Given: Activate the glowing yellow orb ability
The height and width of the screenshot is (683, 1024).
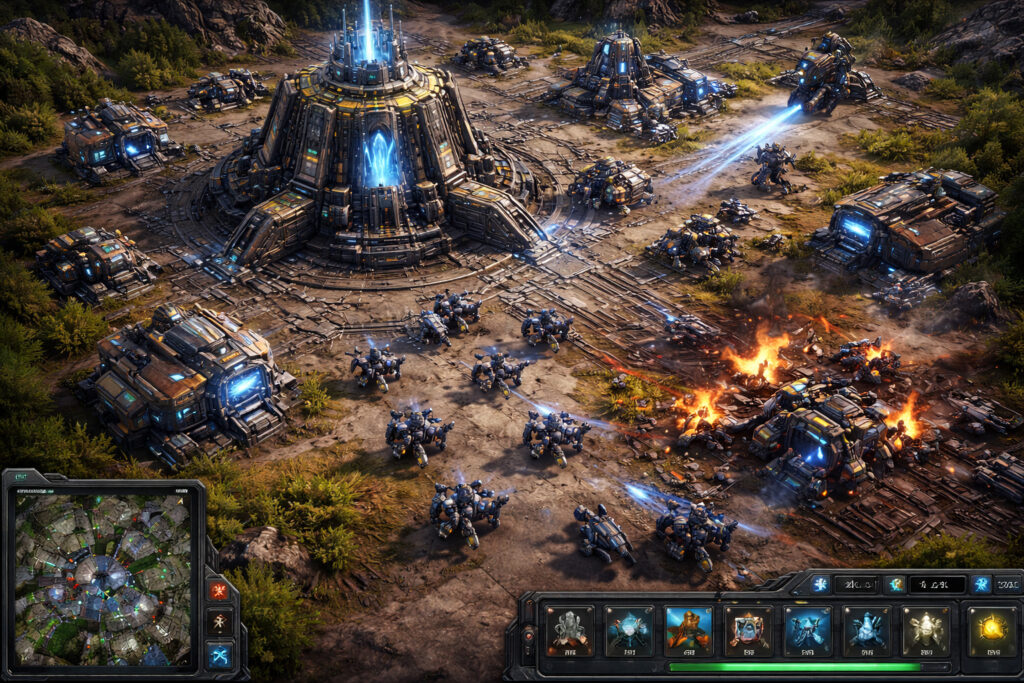Looking at the screenshot, I should pos(990,631).
